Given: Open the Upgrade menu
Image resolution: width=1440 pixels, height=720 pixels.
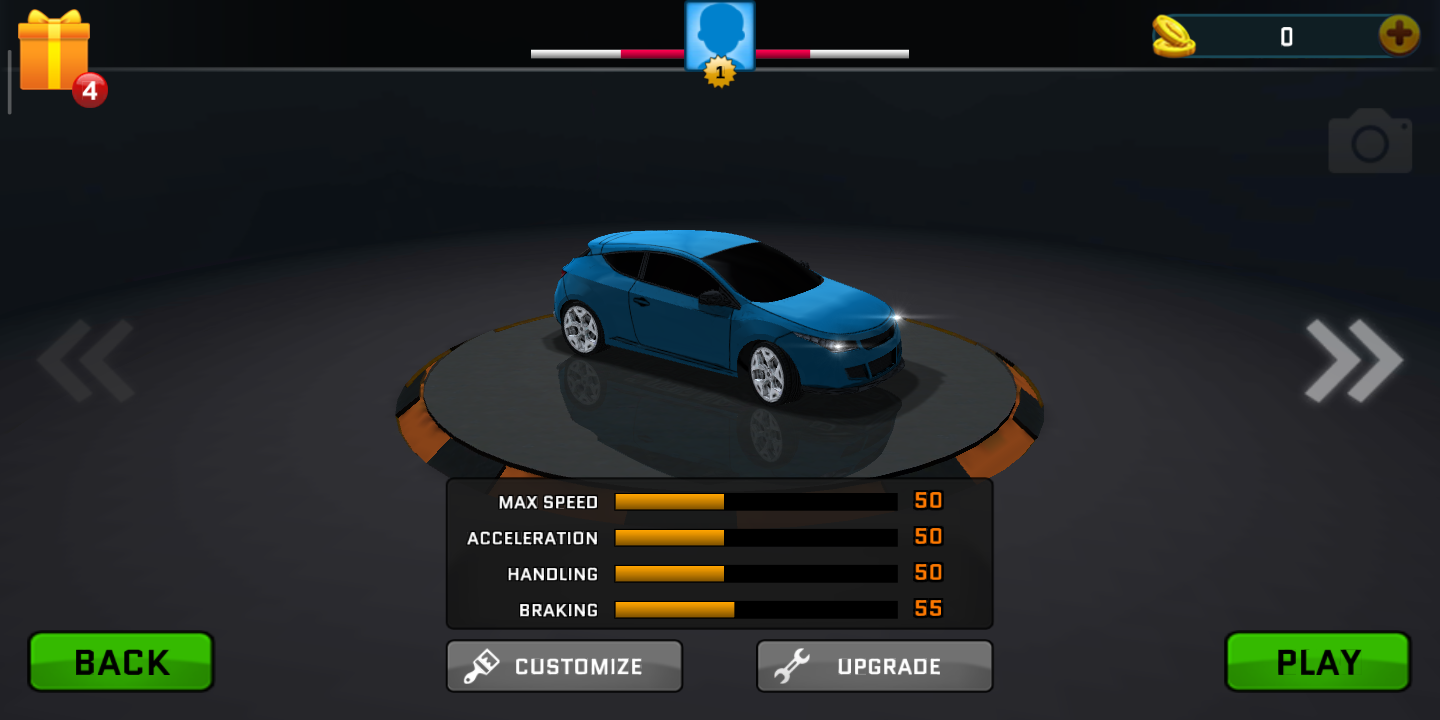Looking at the screenshot, I should coord(874,666).
